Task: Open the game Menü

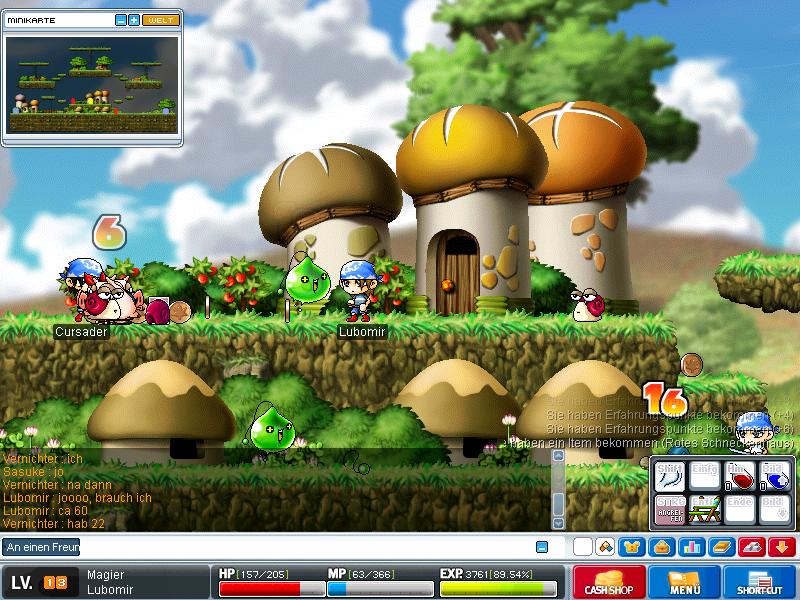Action: 685,582
